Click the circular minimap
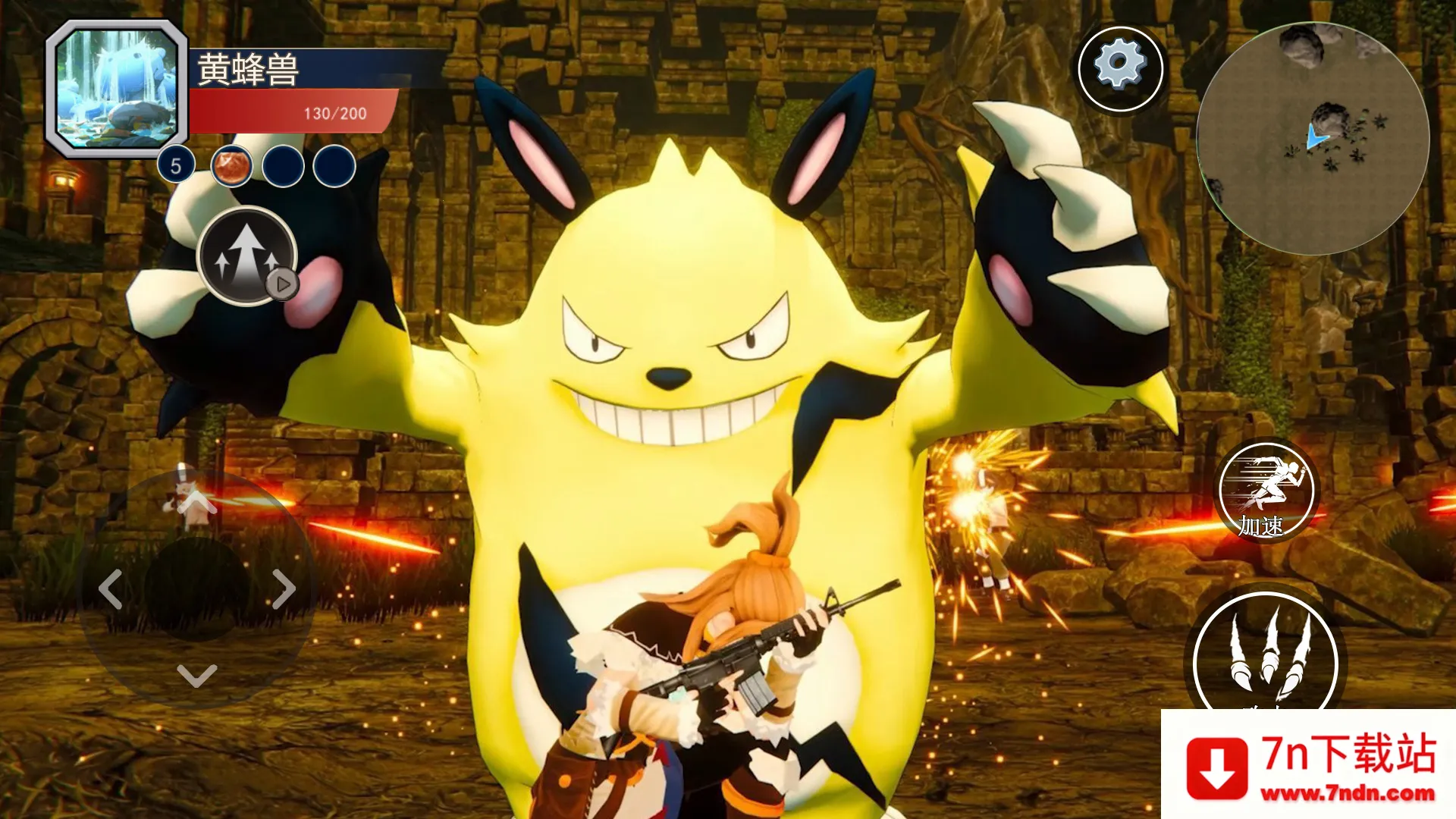This screenshot has width=1456, height=819. pos(1313,139)
